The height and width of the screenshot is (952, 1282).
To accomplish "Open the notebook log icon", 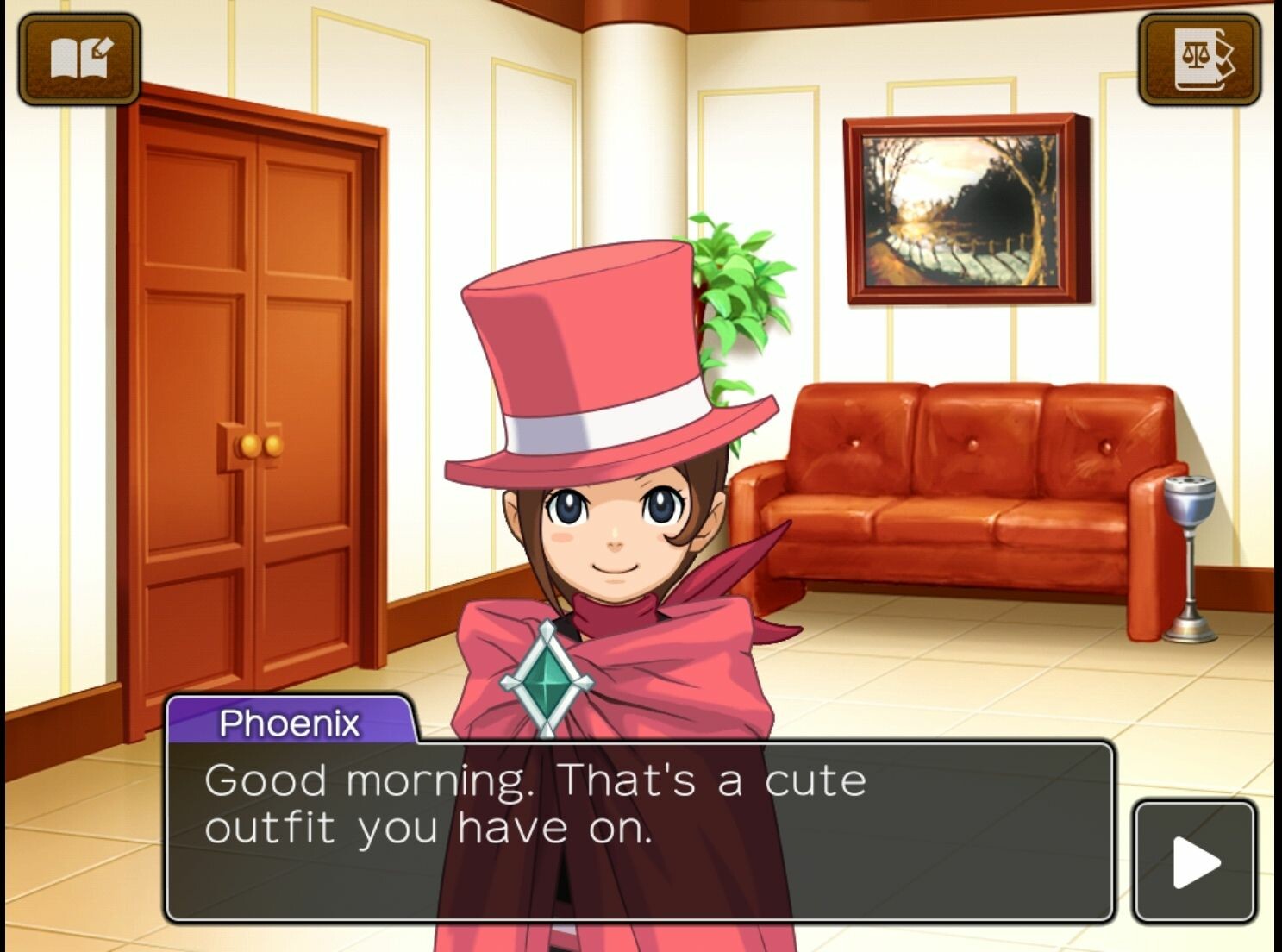I will coord(79,59).
